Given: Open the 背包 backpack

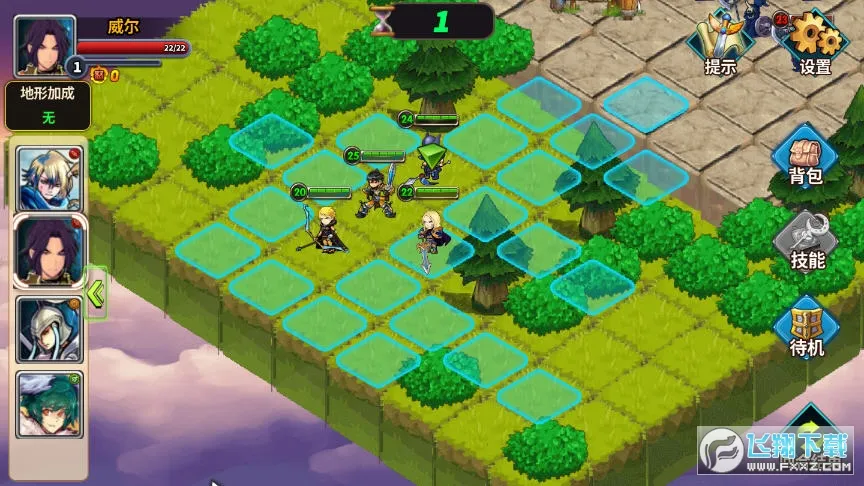Looking at the screenshot, I should click(x=806, y=158).
